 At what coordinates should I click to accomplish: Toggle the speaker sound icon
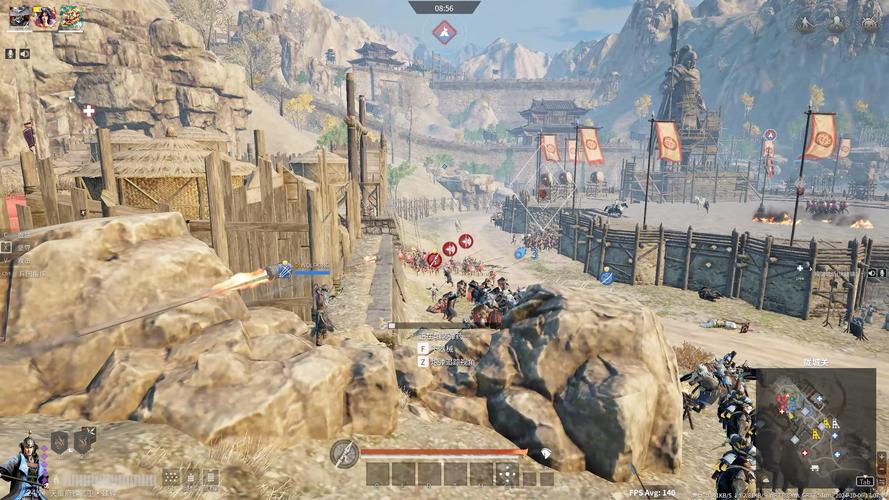click(x=24, y=53)
